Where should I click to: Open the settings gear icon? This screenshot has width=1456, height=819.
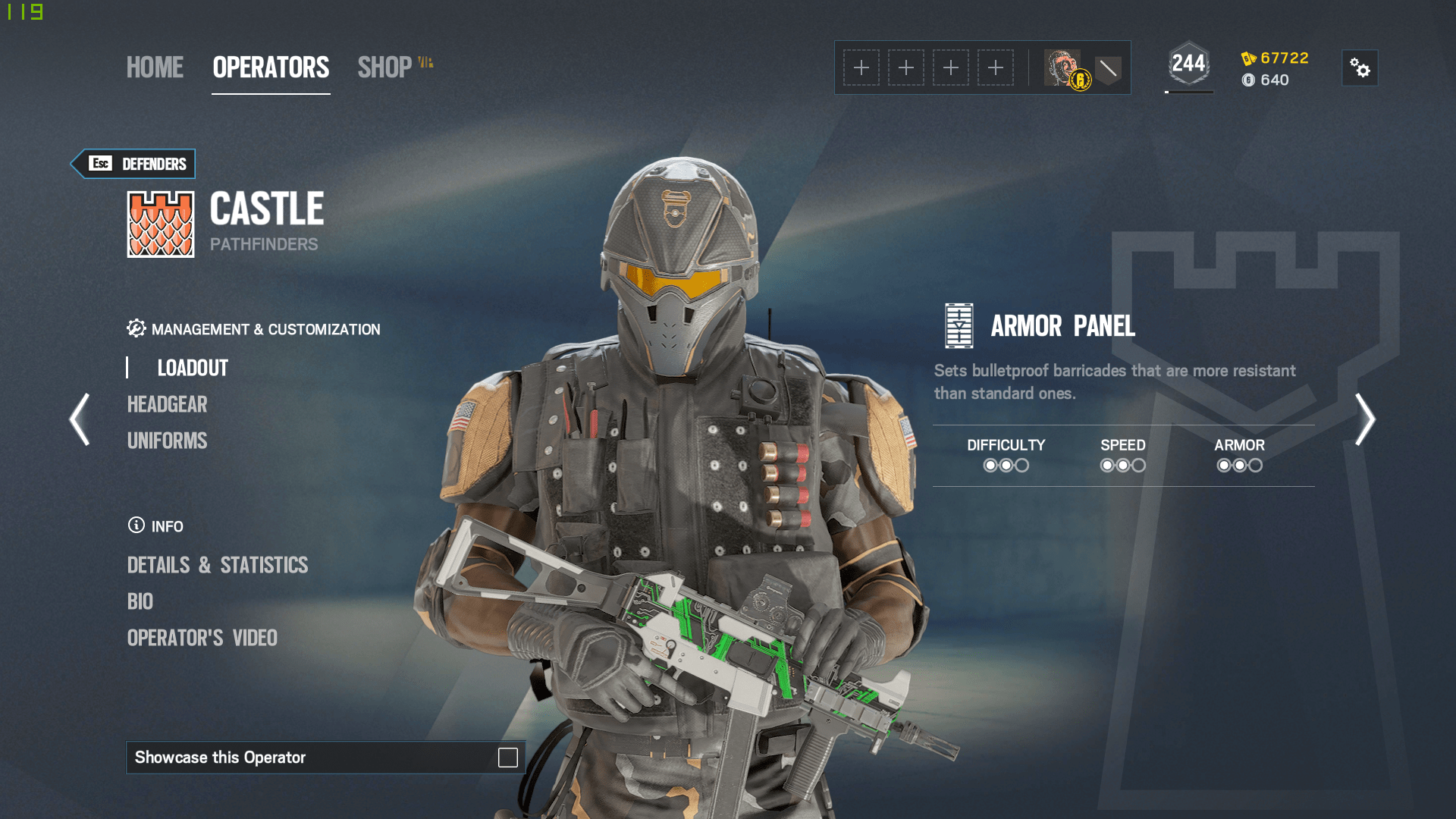(1360, 67)
